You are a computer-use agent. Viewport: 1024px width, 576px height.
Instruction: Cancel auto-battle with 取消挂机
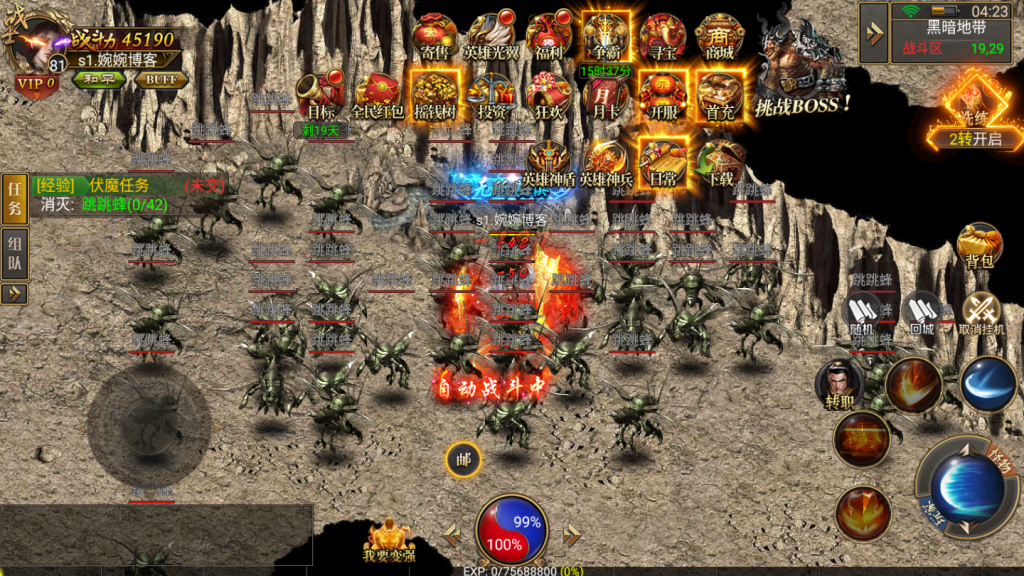coord(980,314)
